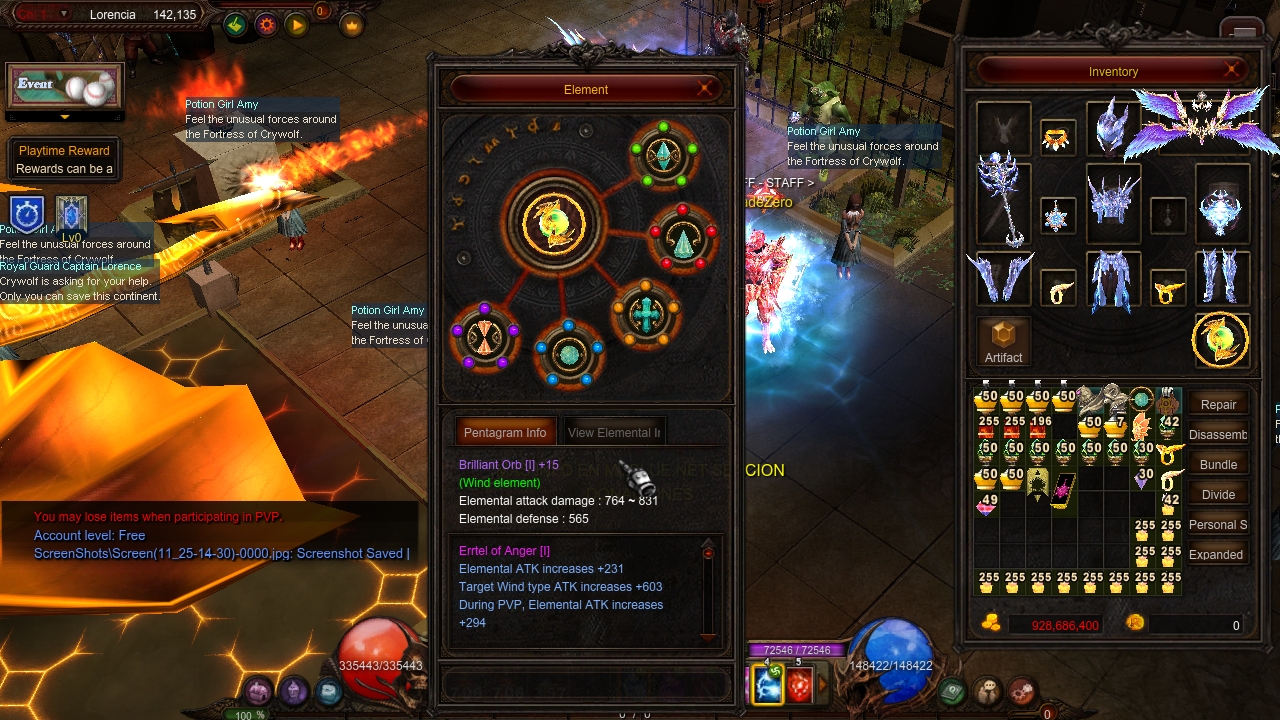Select the orange-gem cross errtel socket
Viewport: 1280px width, 720px height.
(x=646, y=314)
